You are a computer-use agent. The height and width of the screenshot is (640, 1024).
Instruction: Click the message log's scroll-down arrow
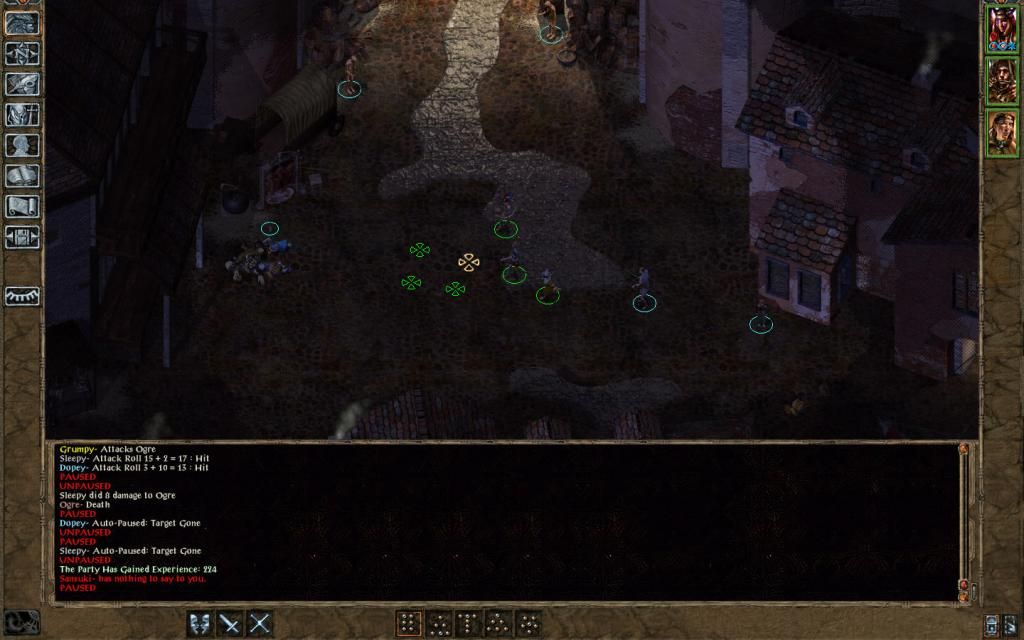(x=963, y=597)
